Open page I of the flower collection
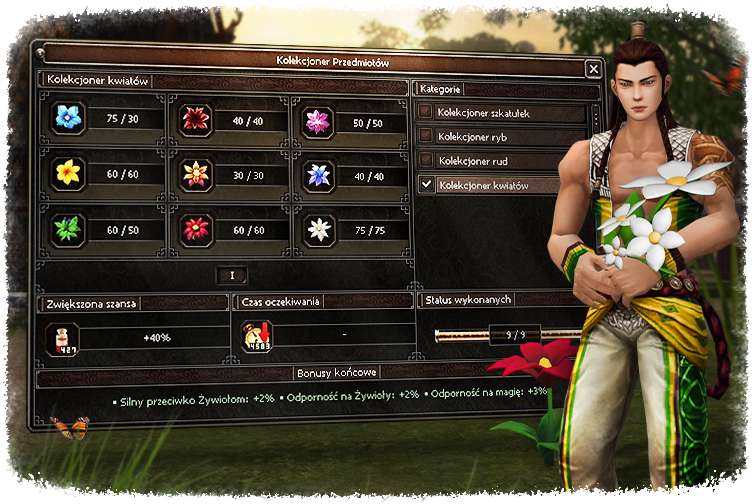752x504 pixels. coord(231,275)
